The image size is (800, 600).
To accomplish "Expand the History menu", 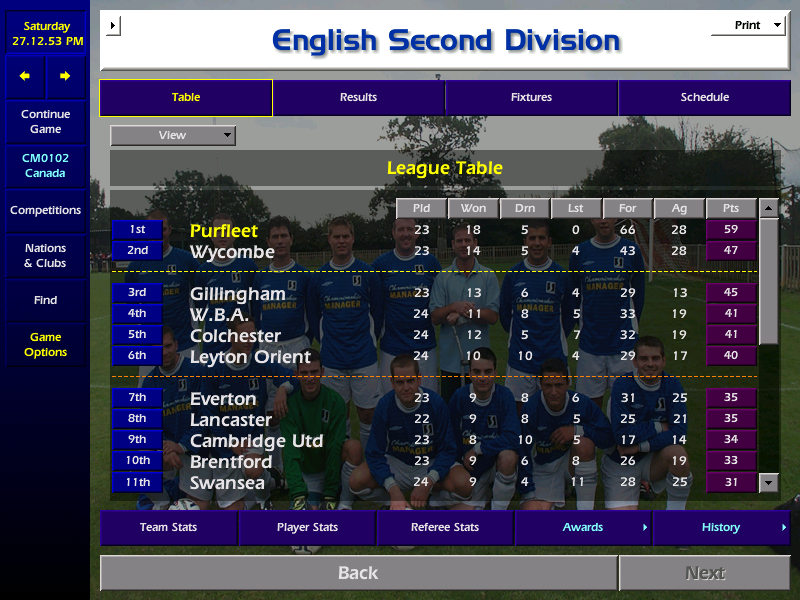I will (721, 527).
